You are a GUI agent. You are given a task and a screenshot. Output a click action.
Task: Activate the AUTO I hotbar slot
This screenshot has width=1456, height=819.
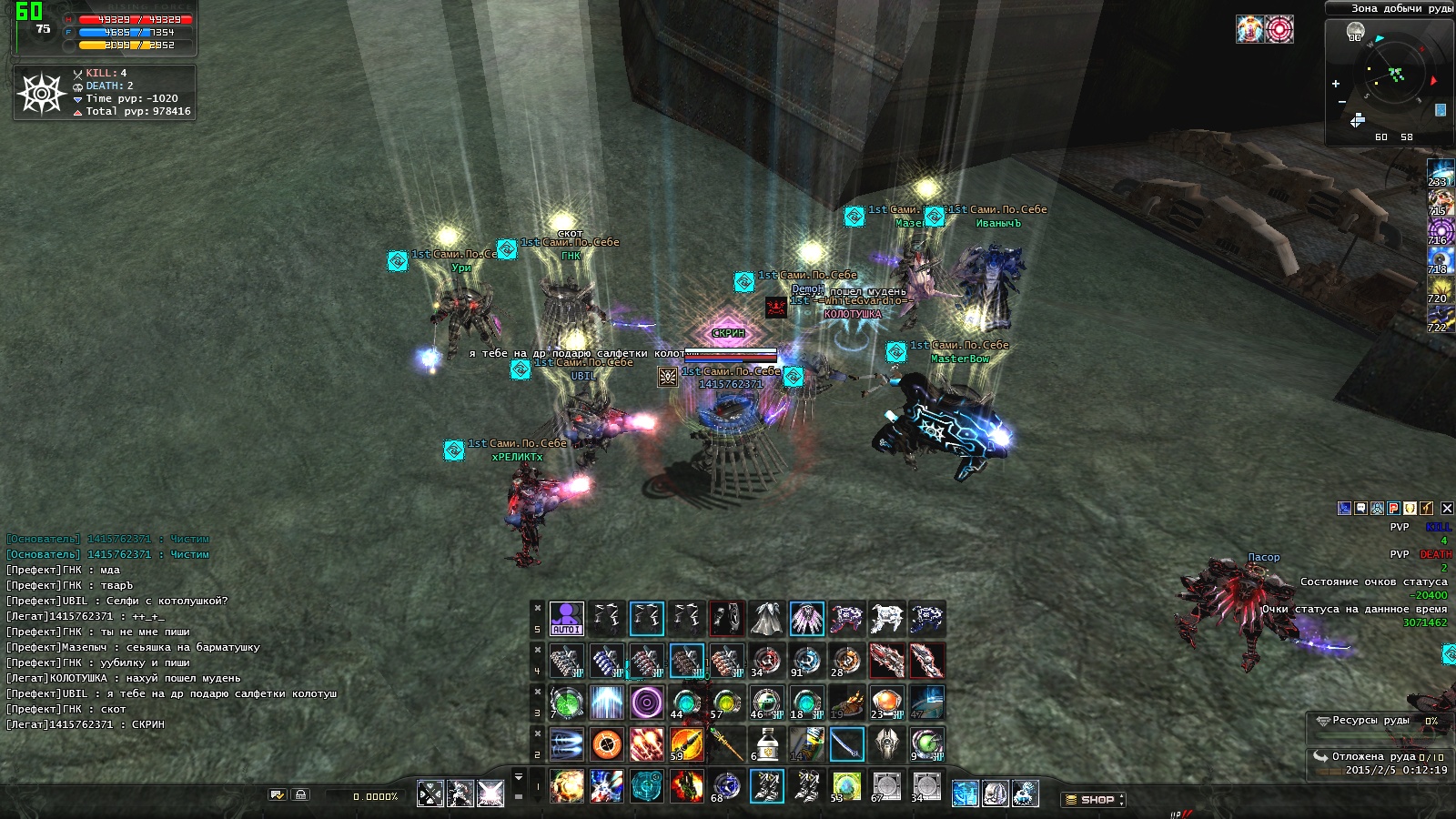566,619
